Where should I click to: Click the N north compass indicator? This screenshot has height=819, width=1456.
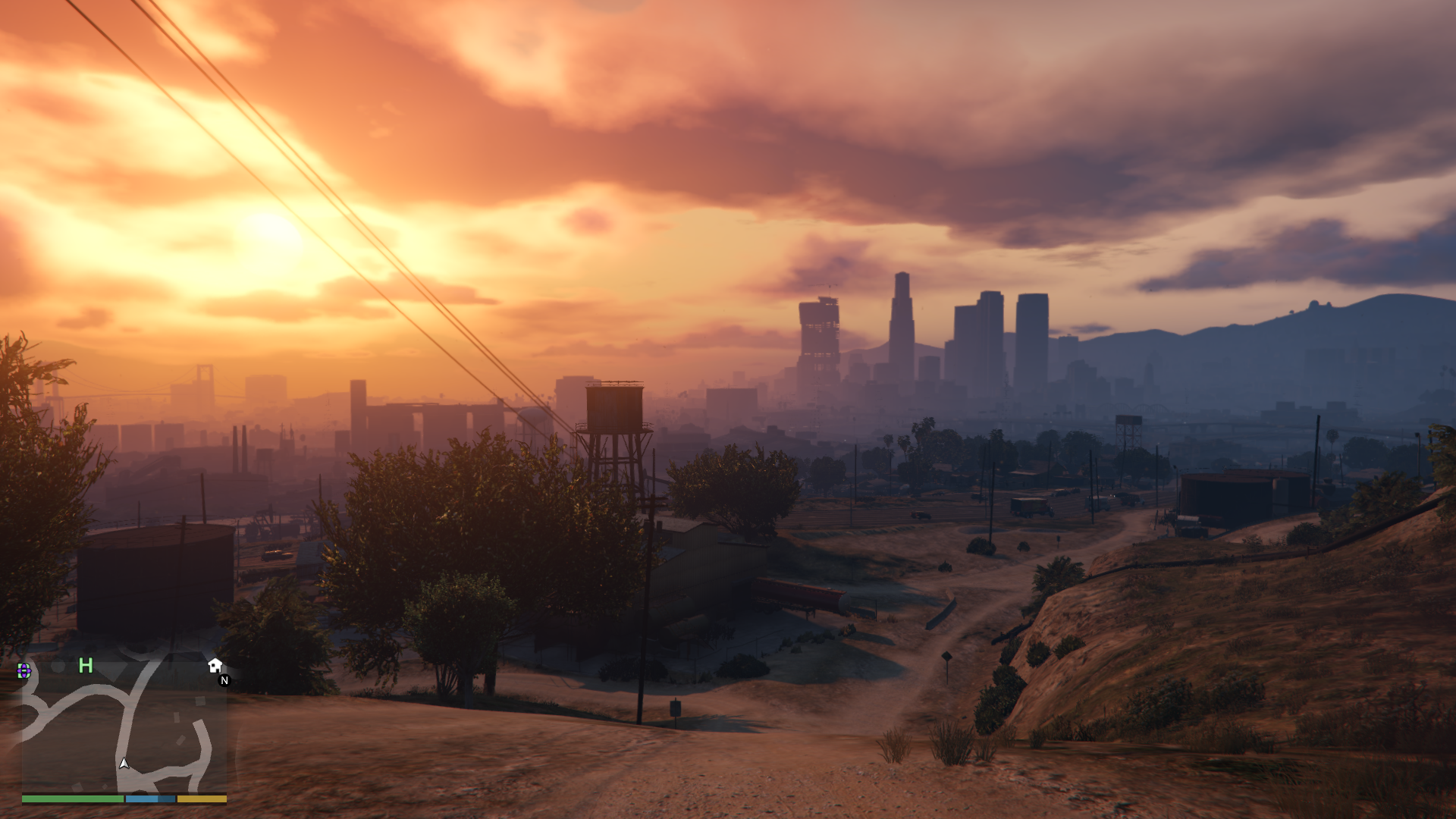(224, 681)
